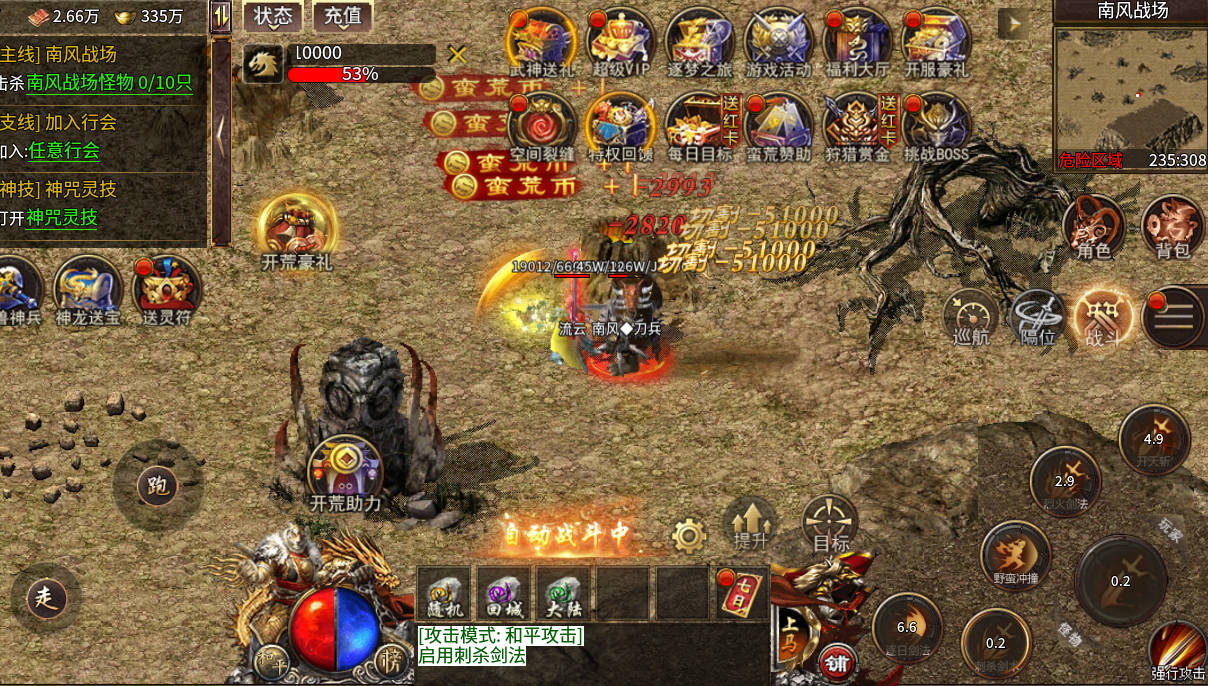Switch to 跑 run movement mode
This screenshot has width=1208, height=686.
point(157,486)
